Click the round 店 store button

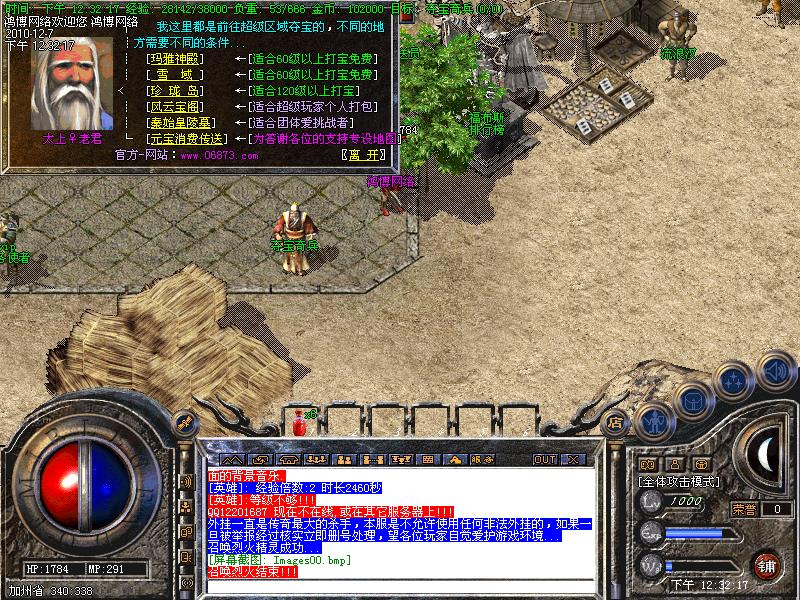tap(616, 423)
